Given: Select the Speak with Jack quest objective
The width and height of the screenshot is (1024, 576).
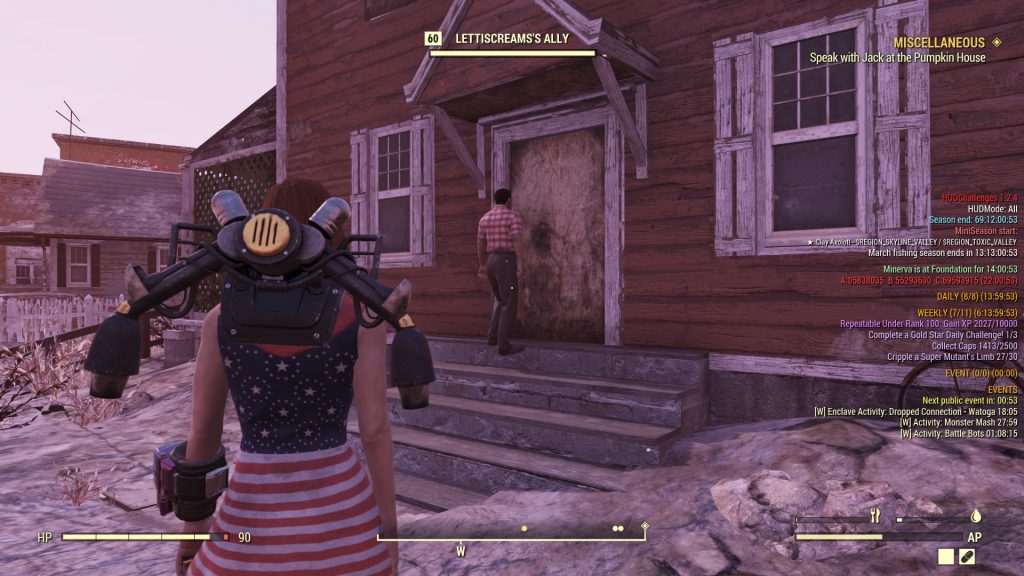Looking at the screenshot, I should click(x=897, y=58).
